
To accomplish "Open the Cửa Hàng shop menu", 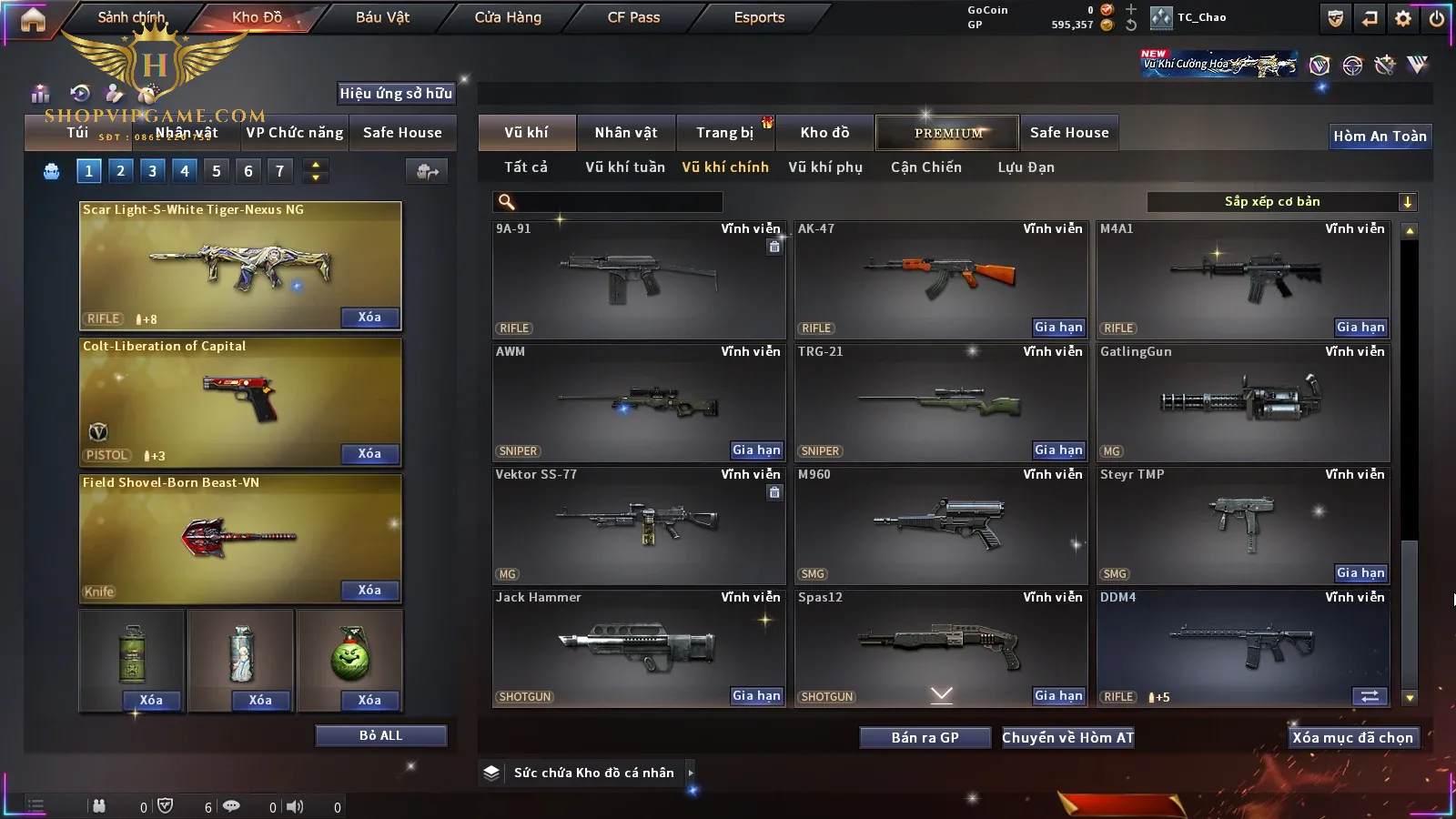I will [x=508, y=17].
